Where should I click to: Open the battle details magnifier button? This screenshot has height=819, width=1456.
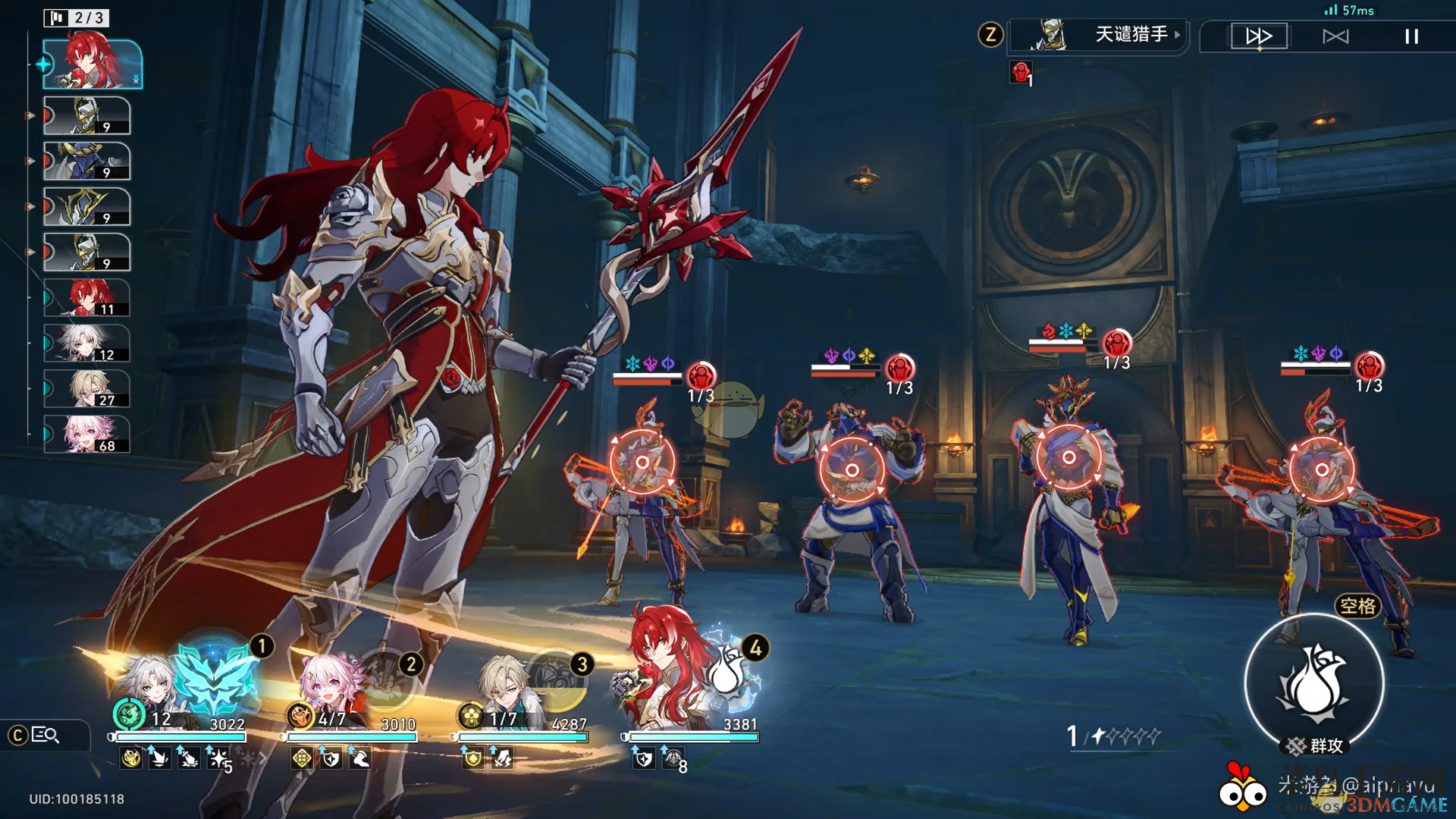pos(45,735)
